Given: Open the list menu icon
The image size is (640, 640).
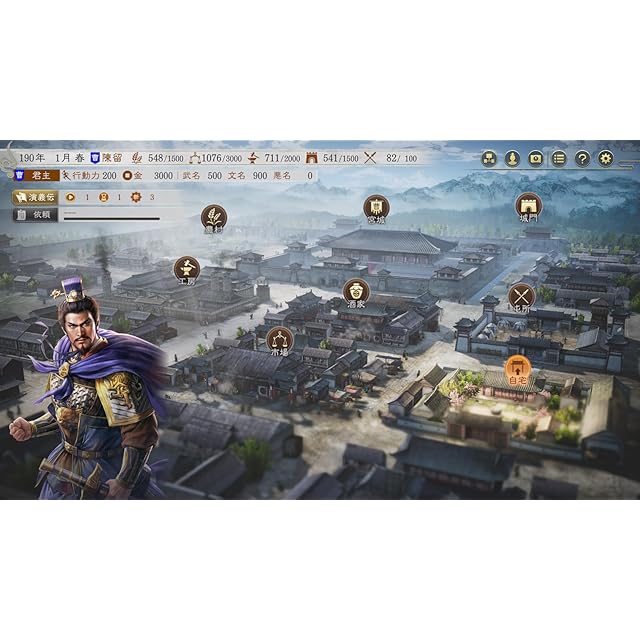Looking at the screenshot, I should pyautogui.click(x=559, y=158).
